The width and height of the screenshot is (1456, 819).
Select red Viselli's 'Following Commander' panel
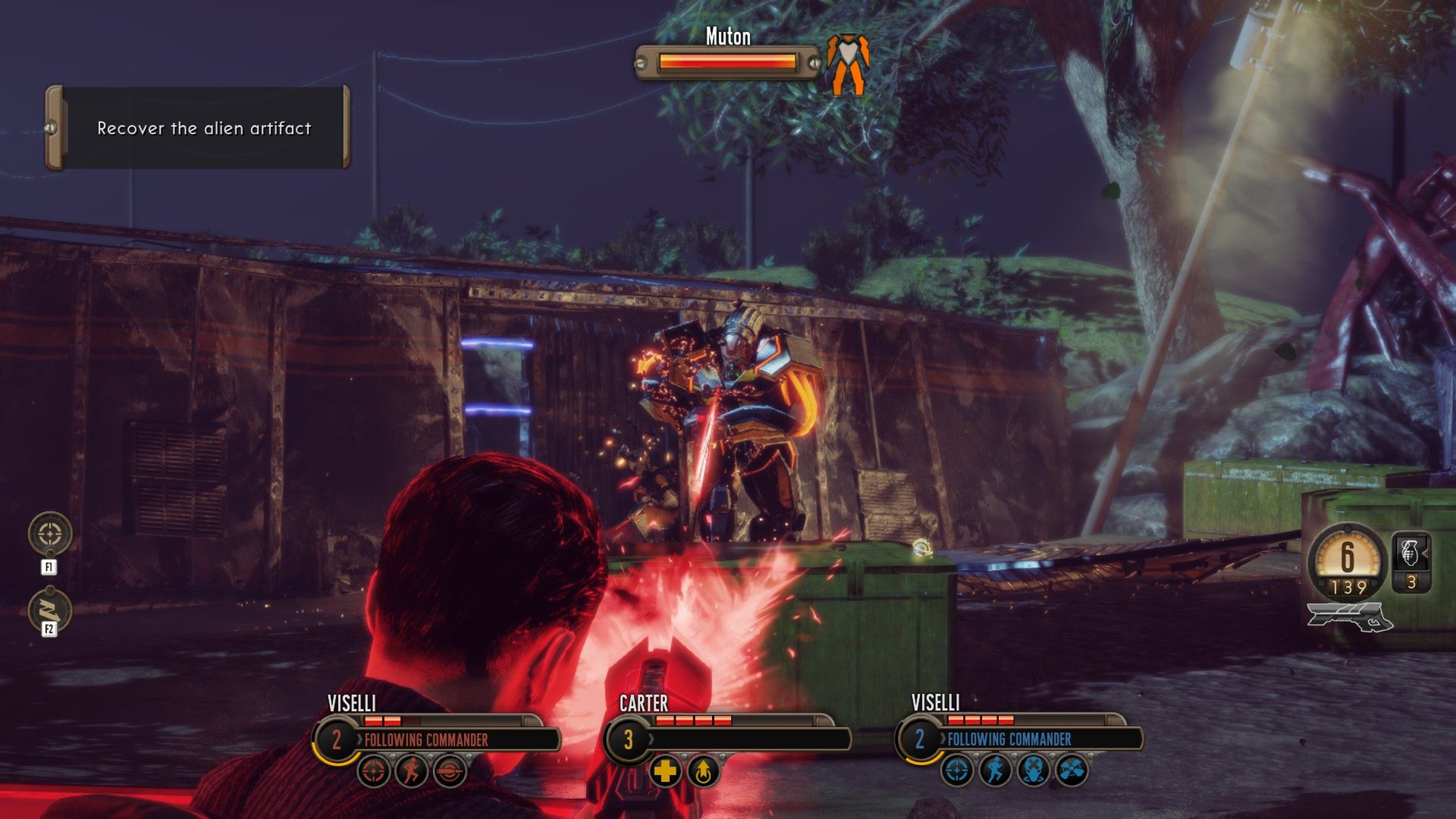(438, 739)
